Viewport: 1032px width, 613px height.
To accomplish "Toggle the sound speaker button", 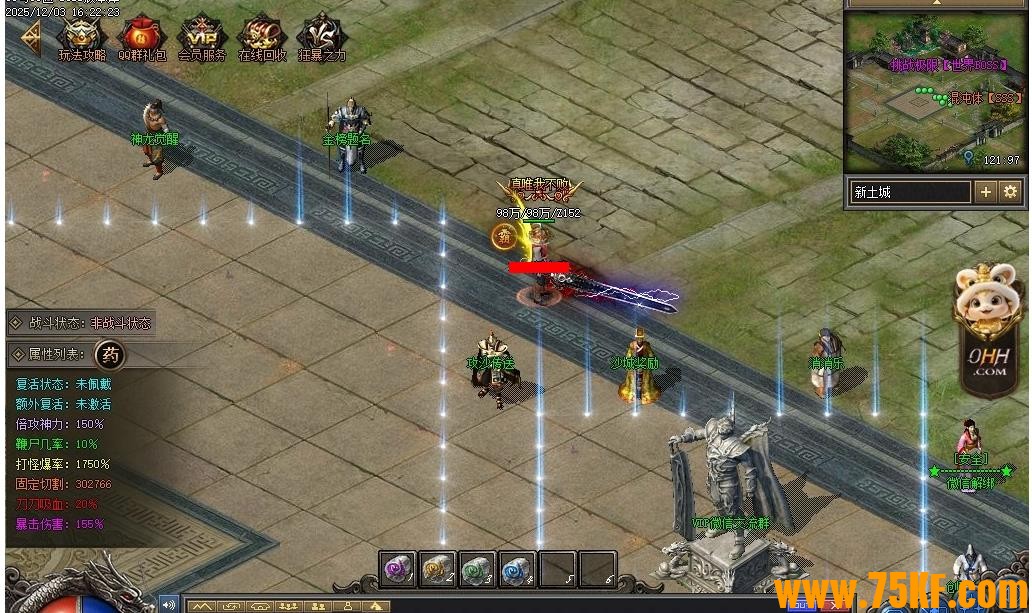I will [x=168, y=604].
